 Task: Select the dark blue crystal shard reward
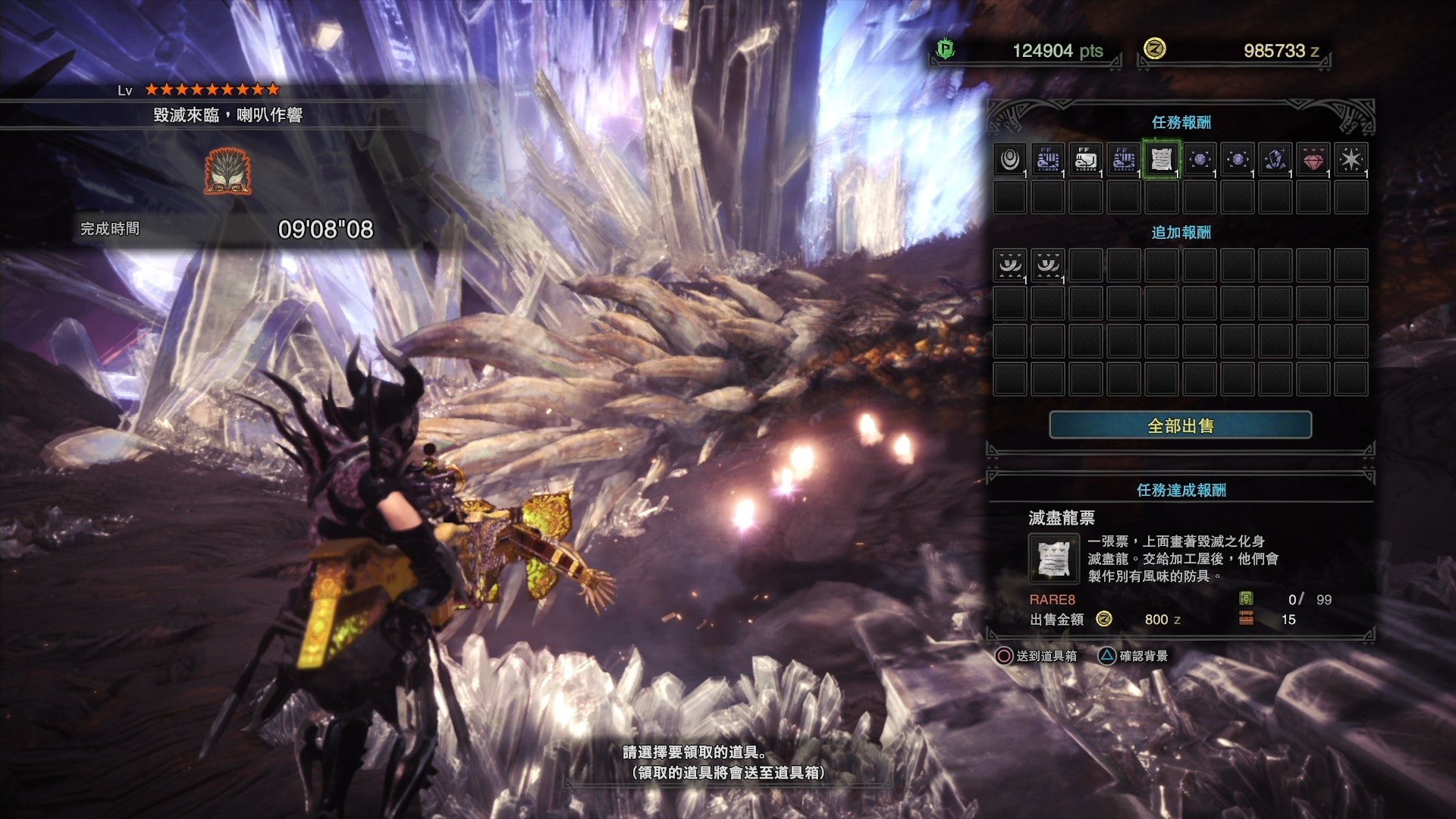tap(1275, 159)
